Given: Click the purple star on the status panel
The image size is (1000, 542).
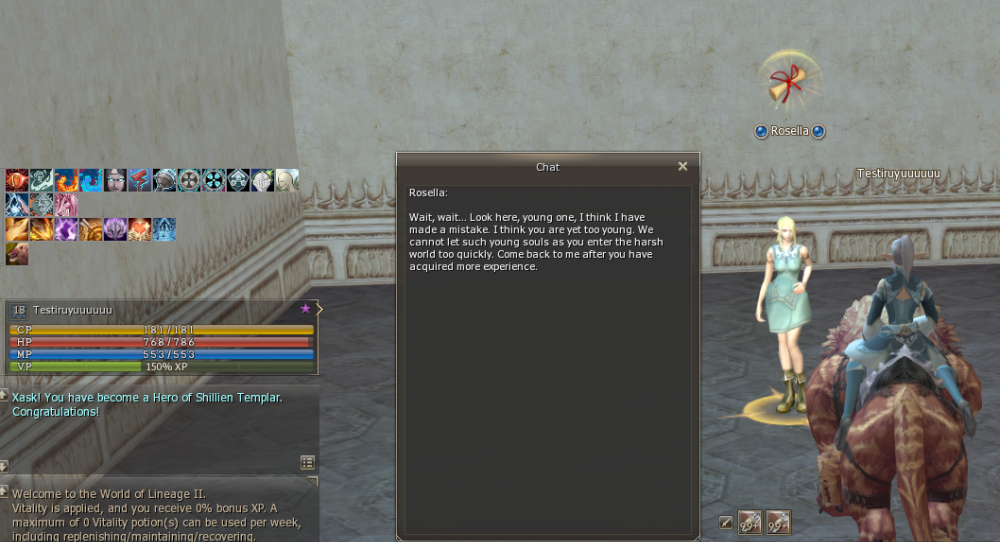Looking at the screenshot, I should (x=306, y=309).
